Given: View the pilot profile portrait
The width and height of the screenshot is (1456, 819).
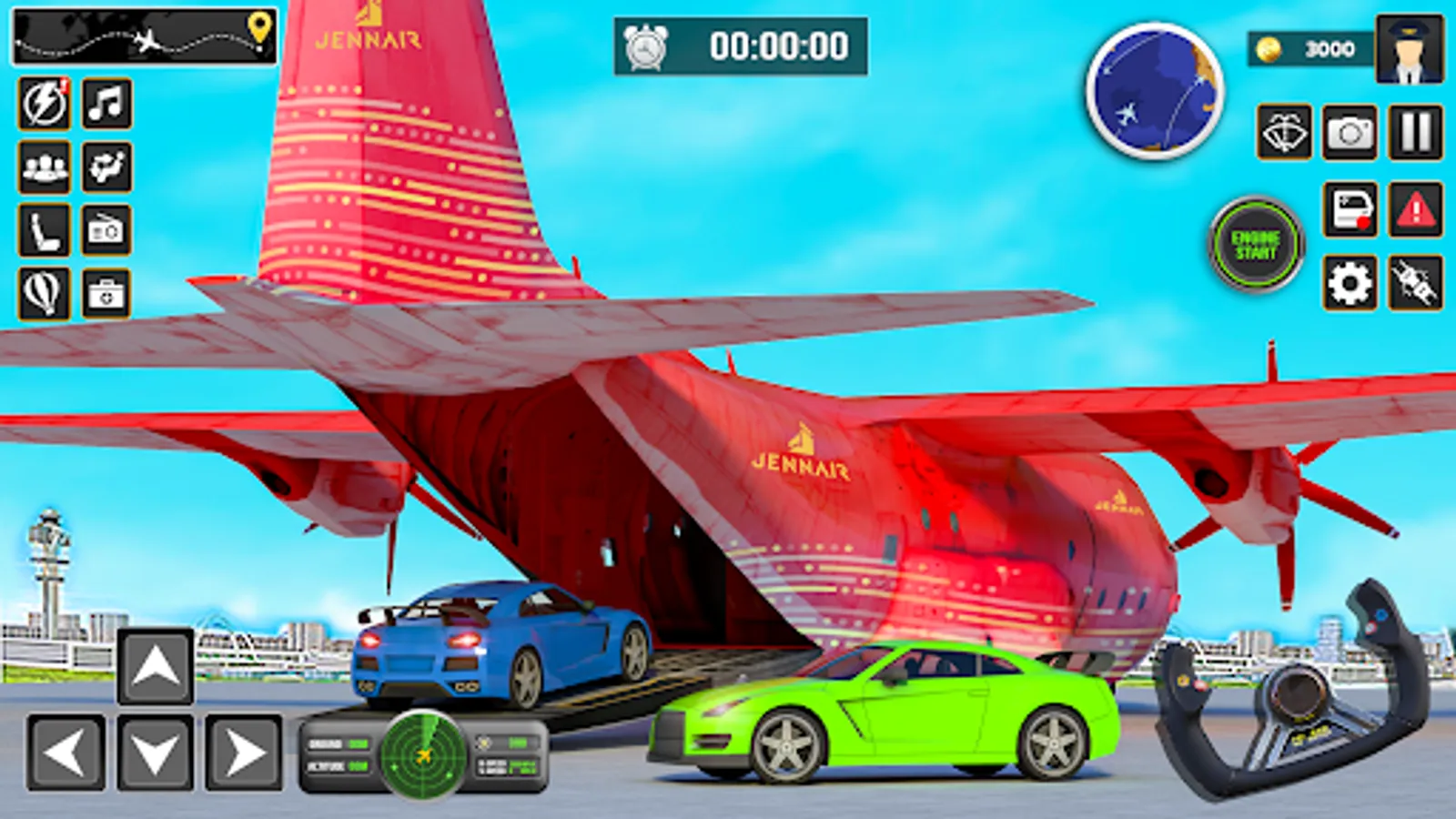Looking at the screenshot, I should [1410, 49].
